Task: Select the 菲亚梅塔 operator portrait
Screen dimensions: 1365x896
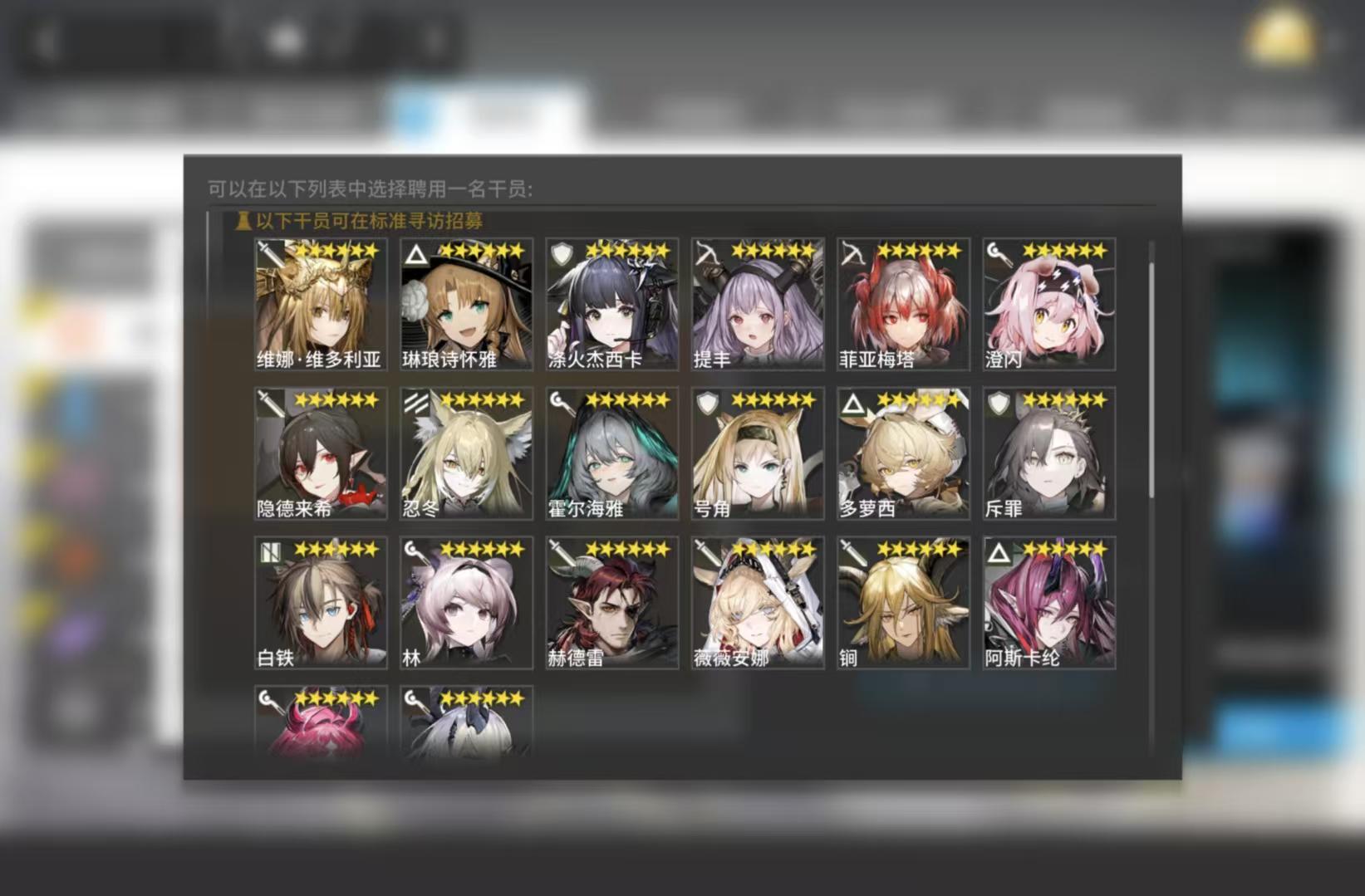Action: (x=902, y=303)
